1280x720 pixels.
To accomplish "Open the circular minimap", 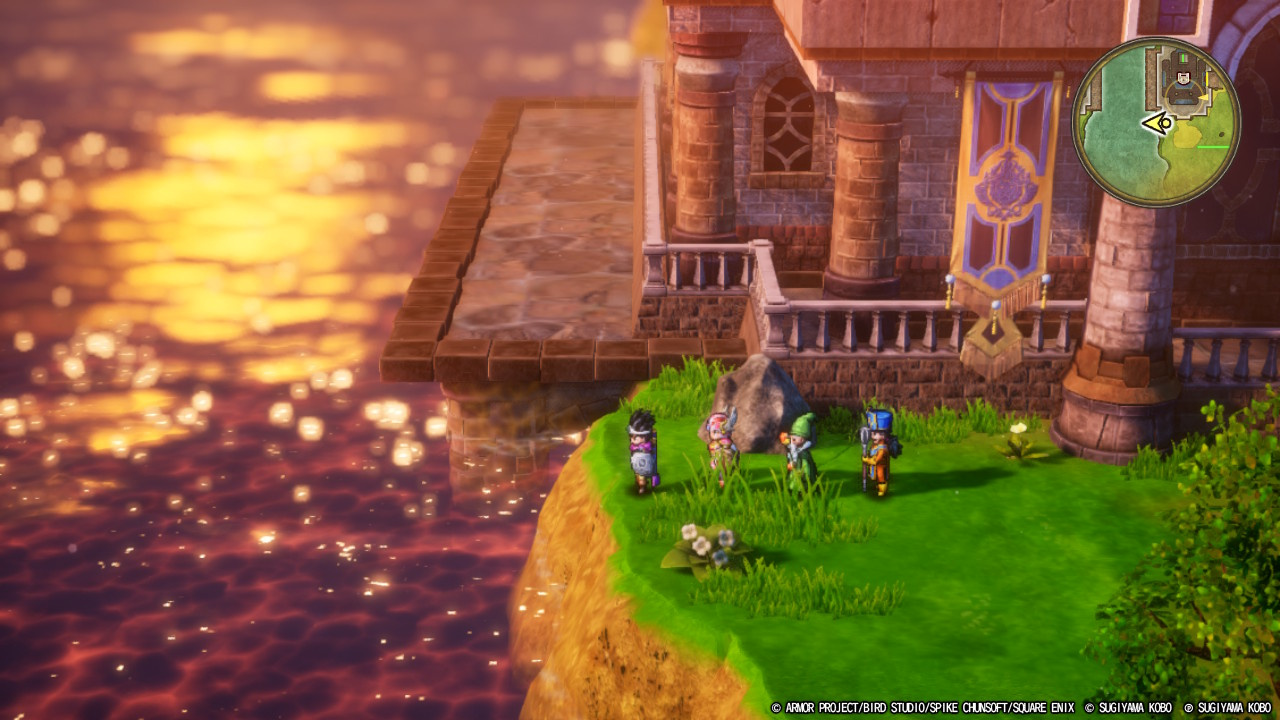I will click(1156, 122).
